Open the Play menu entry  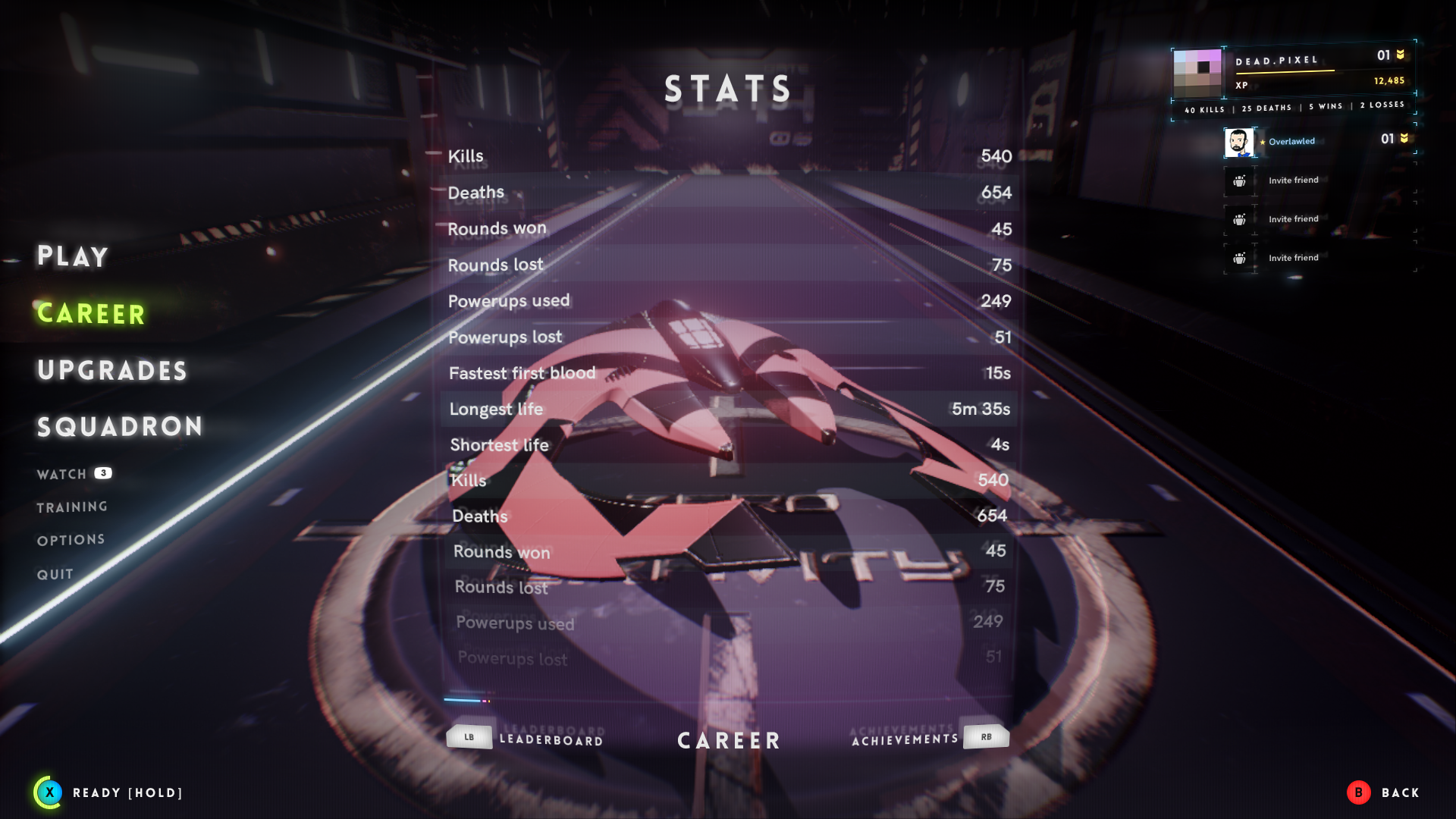[73, 256]
